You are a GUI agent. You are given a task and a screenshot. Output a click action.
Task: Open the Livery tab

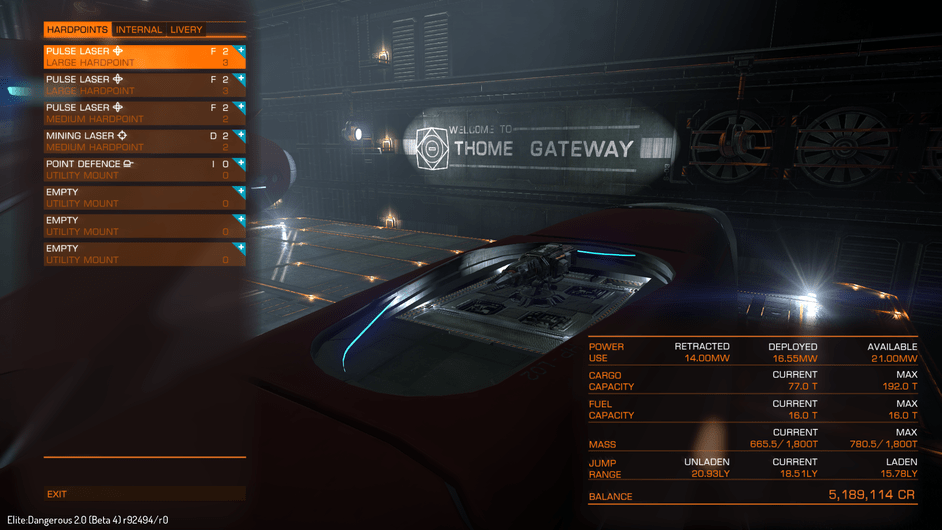(x=186, y=30)
